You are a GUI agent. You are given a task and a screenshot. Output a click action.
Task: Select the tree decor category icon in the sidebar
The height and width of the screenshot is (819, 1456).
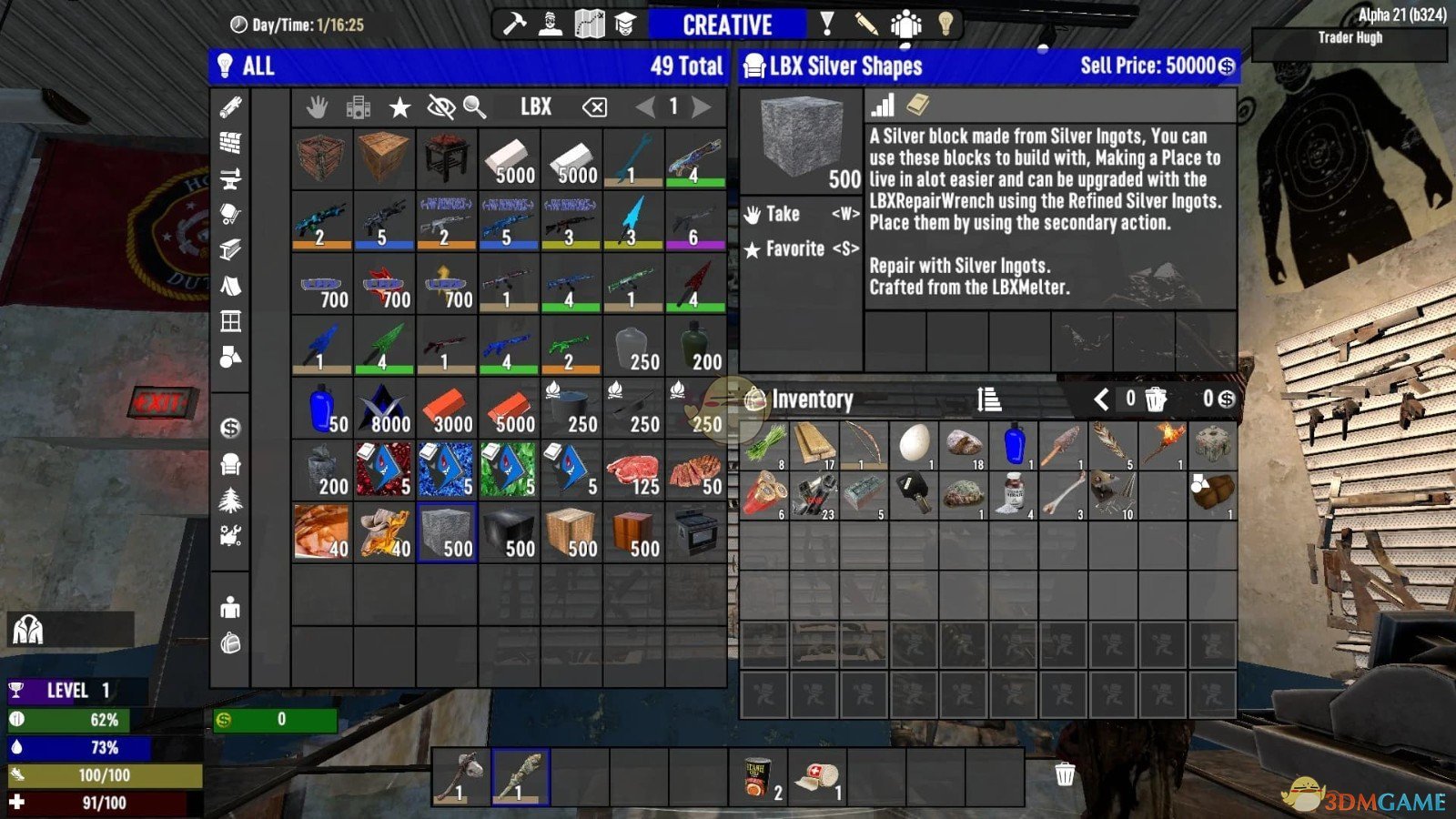tap(230, 500)
